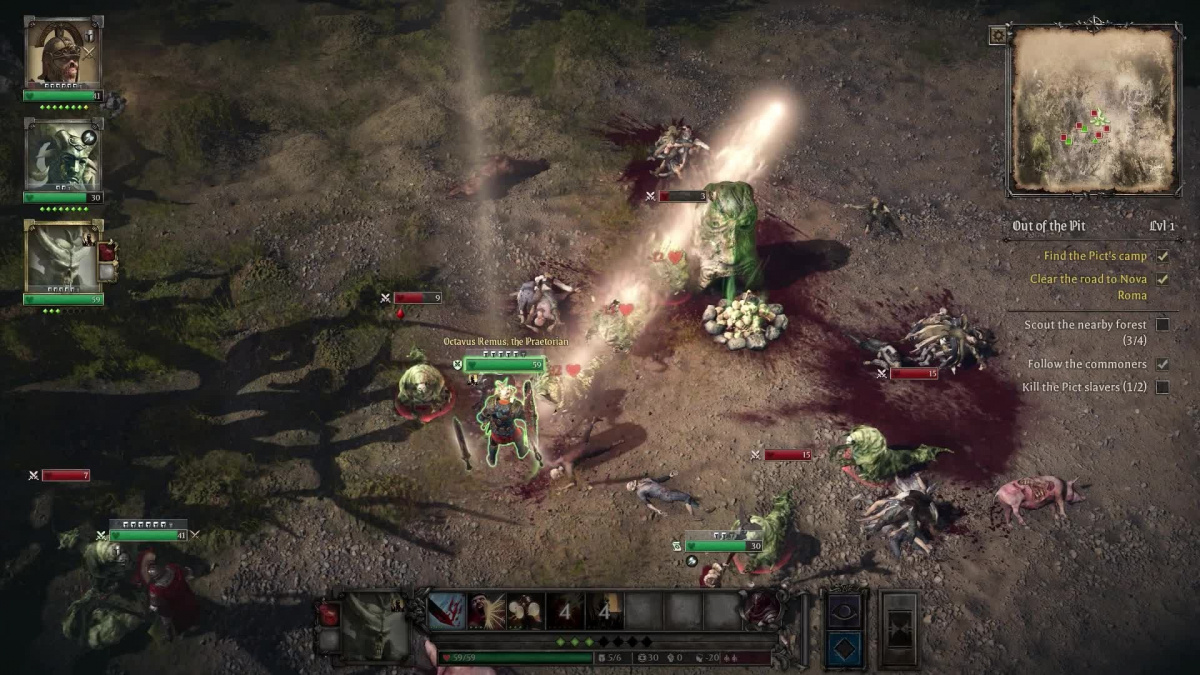This screenshot has width=1200, height=675.
Task: Activate the bloody claw slash ability
Action: 447,610
